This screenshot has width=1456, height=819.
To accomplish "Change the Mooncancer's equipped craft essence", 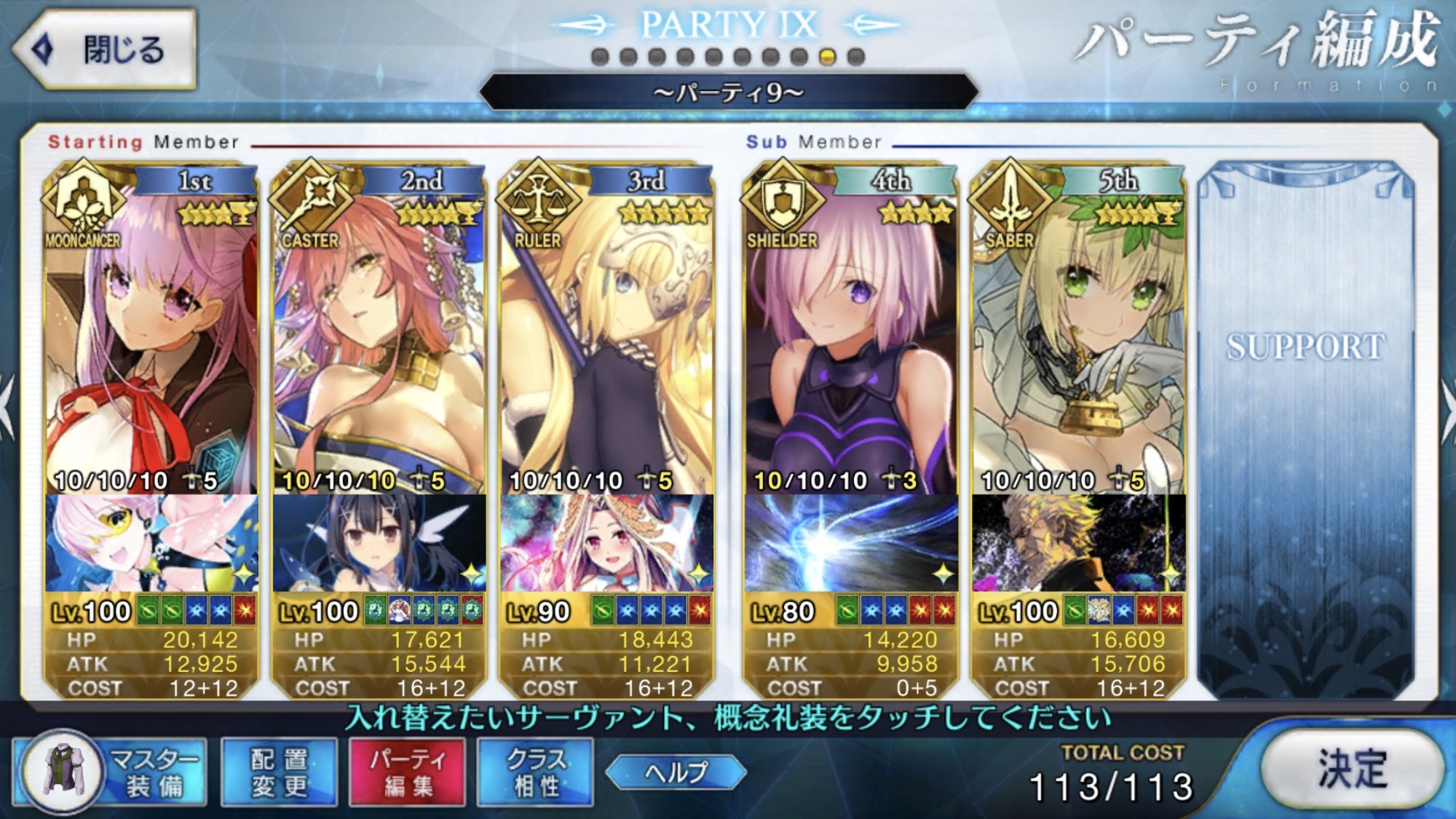I will [151, 543].
